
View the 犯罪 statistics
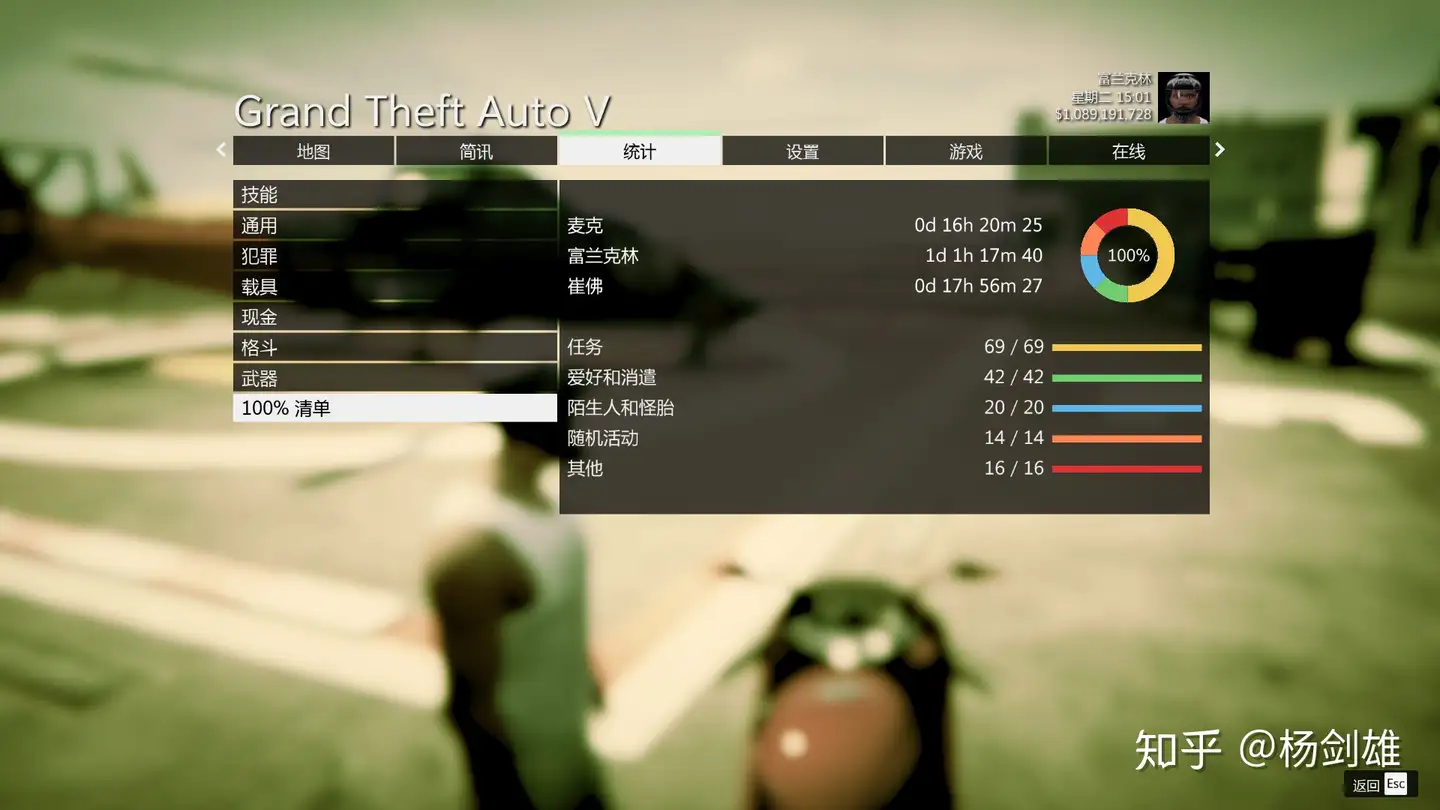coord(394,255)
